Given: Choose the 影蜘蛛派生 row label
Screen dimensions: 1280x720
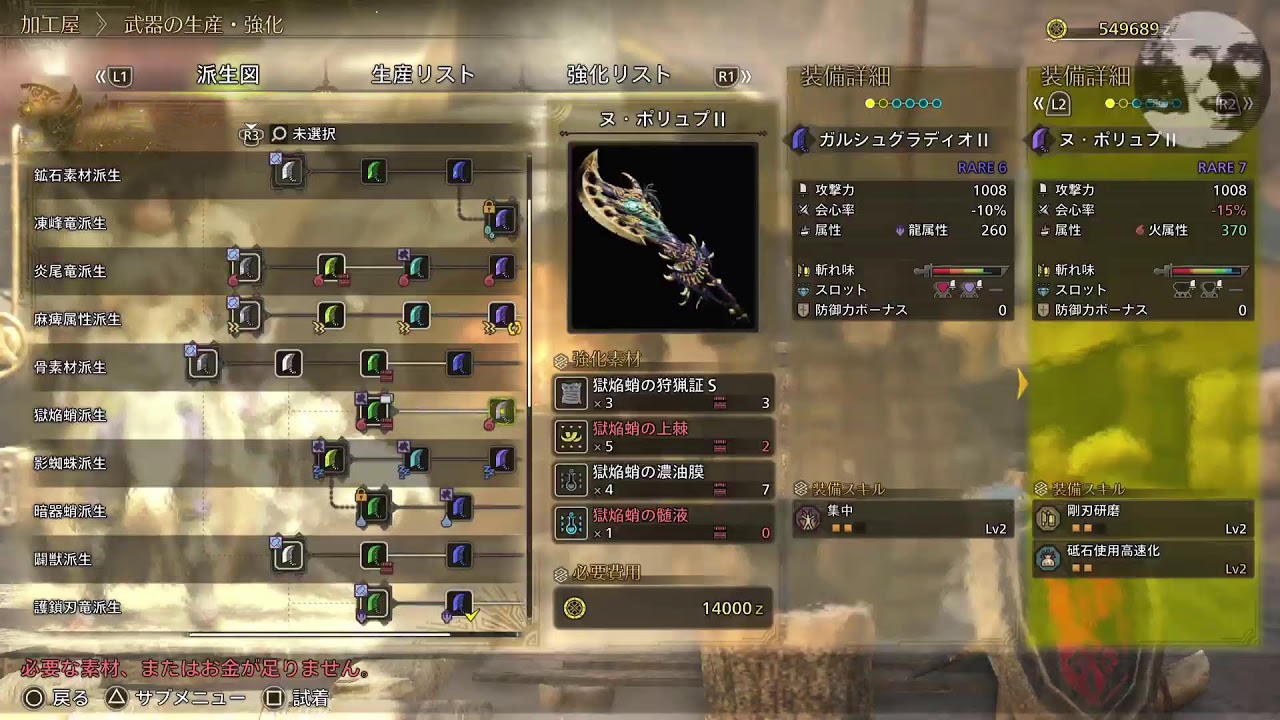Looking at the screenshot, I should (70, 463).
